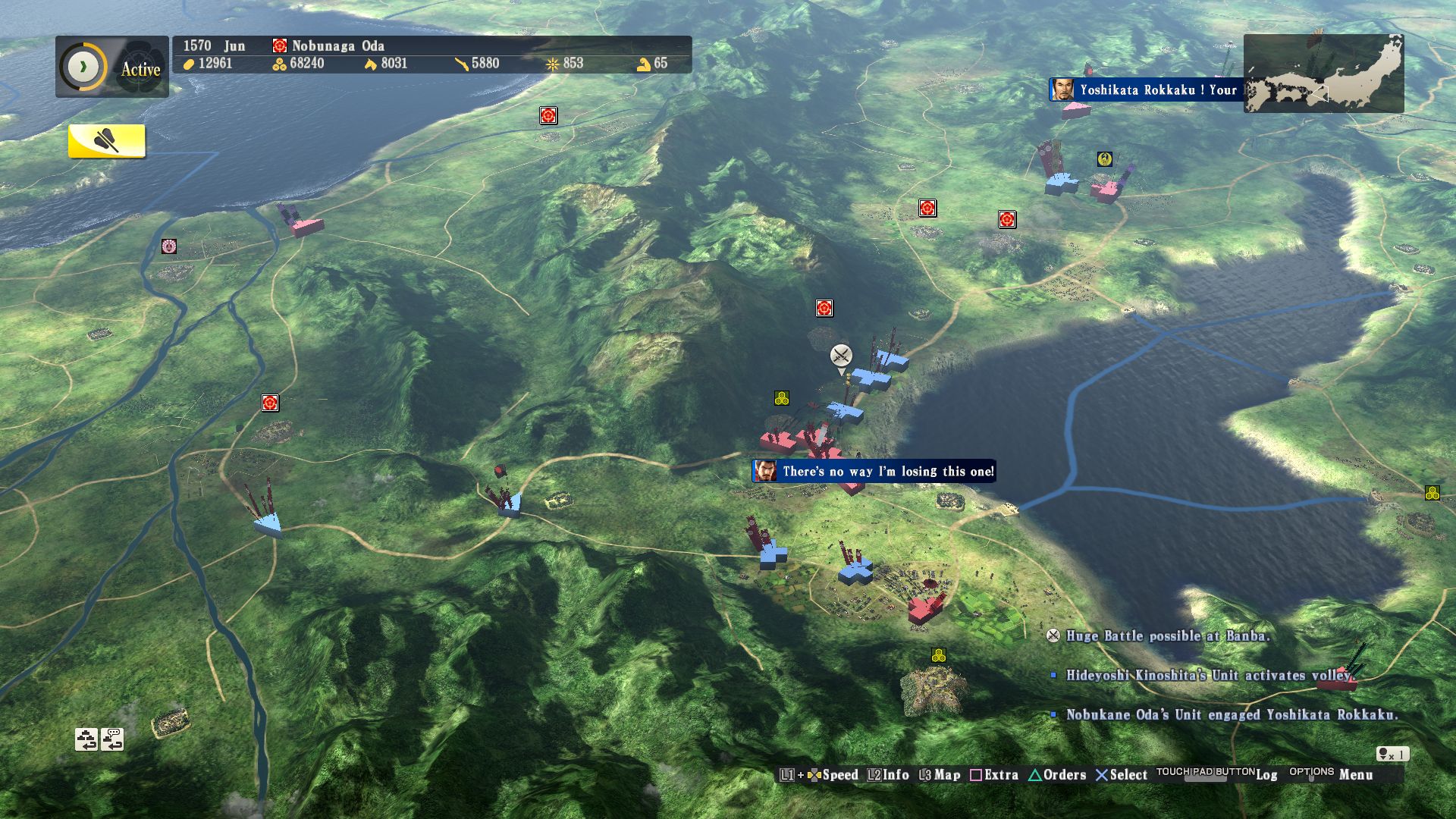Click the horse resource icon showing 8031
1456x819 pixels.
[369, 64]
